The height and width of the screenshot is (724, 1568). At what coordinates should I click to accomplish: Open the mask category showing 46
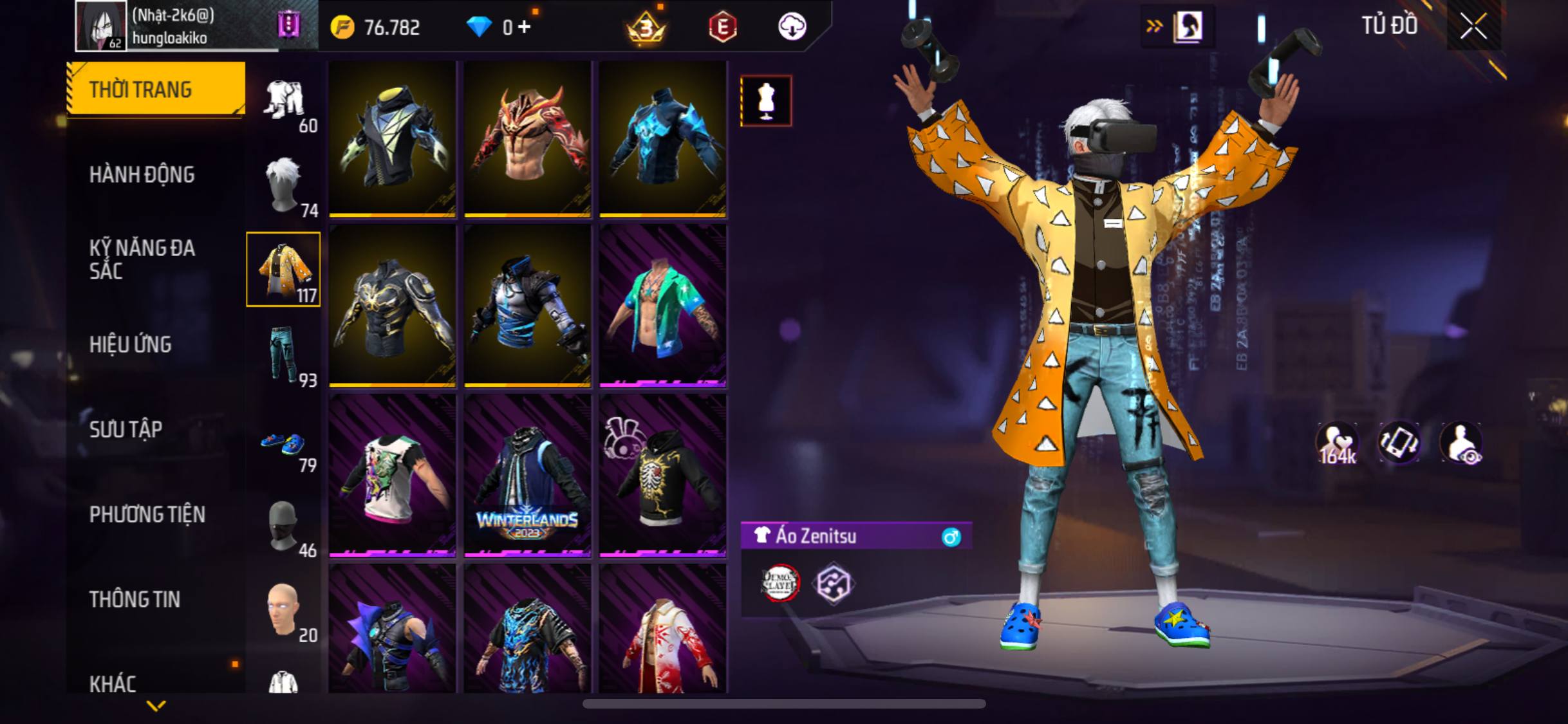click(284, 526)
